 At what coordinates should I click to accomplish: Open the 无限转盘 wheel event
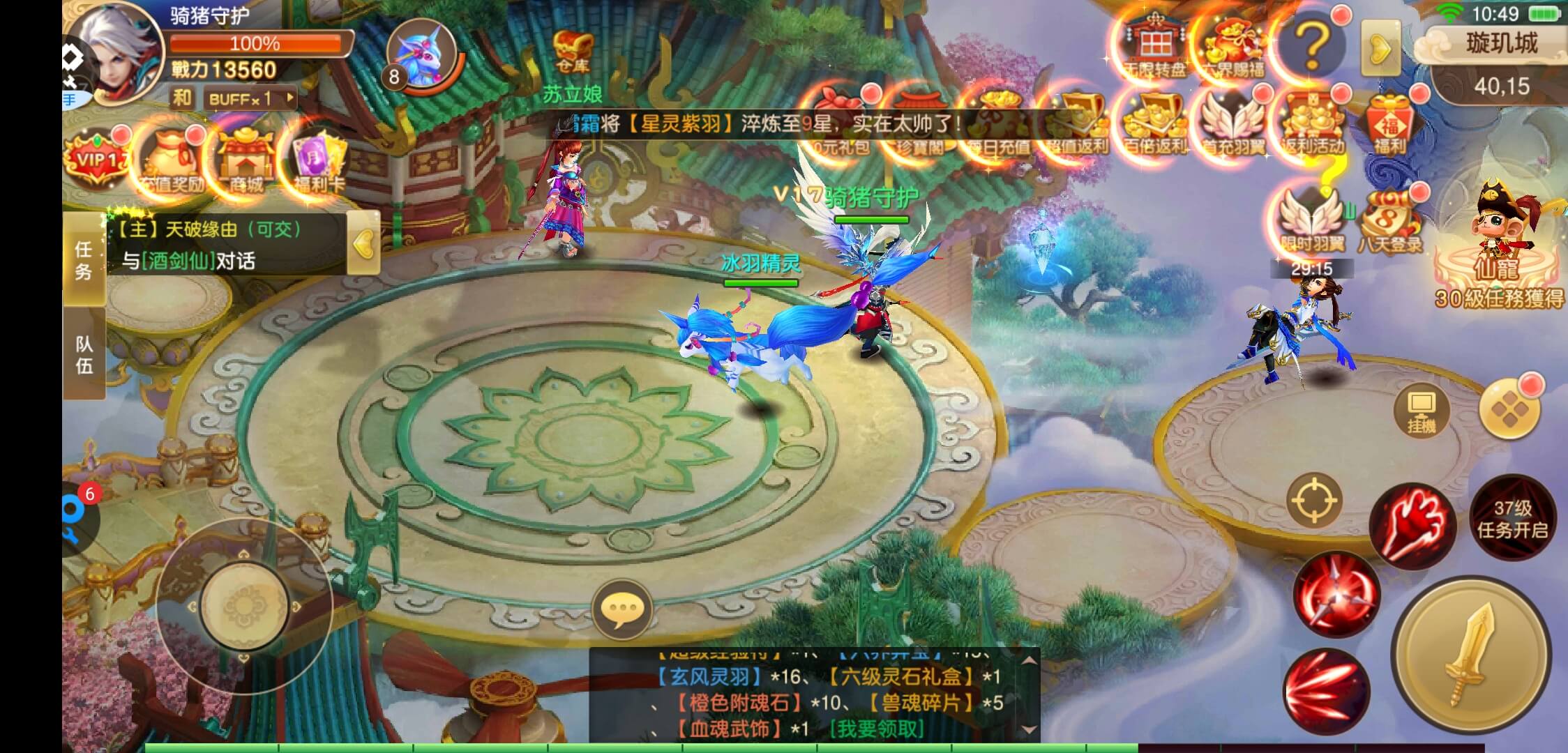[1155, 46]
